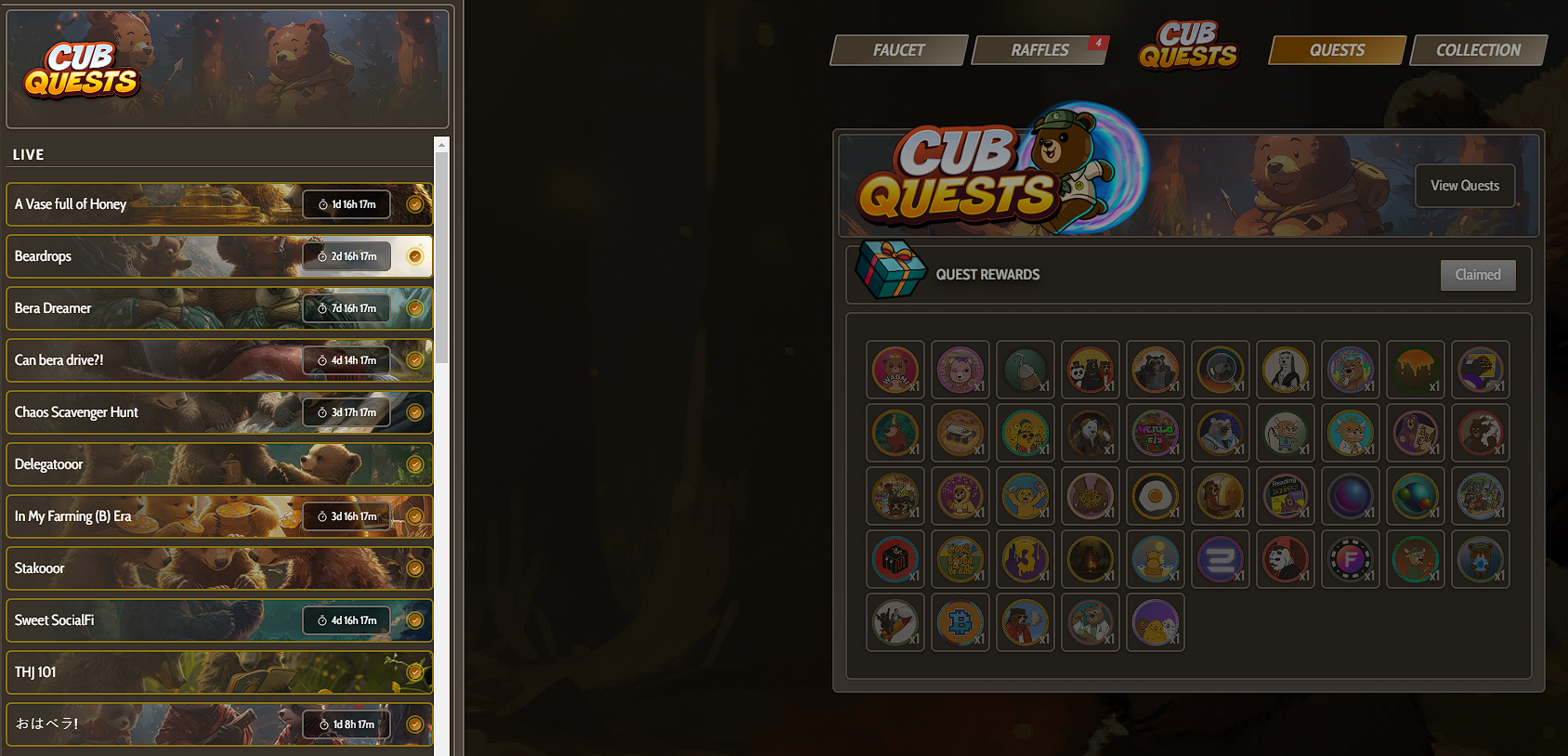Switch to the Raffles tab

[x=1039, y=50]
